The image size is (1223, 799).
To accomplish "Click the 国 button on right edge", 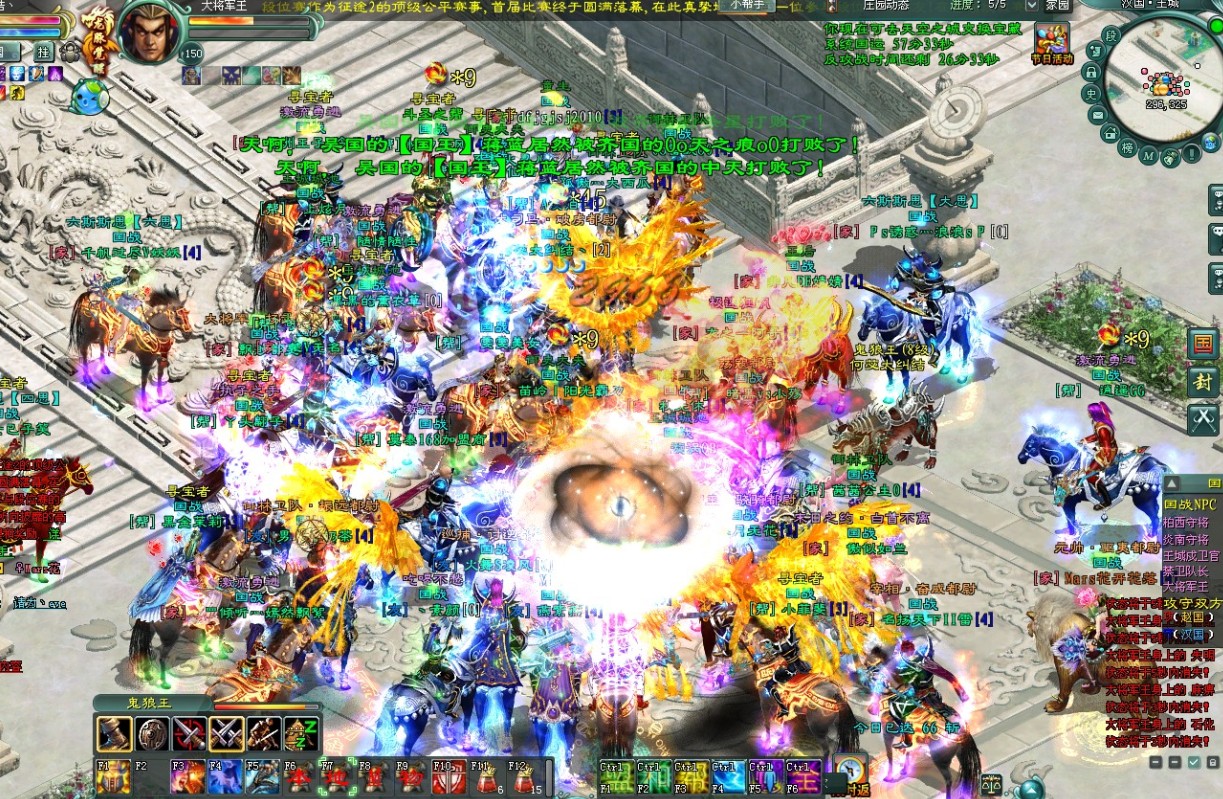I will tap(1203, 344).
